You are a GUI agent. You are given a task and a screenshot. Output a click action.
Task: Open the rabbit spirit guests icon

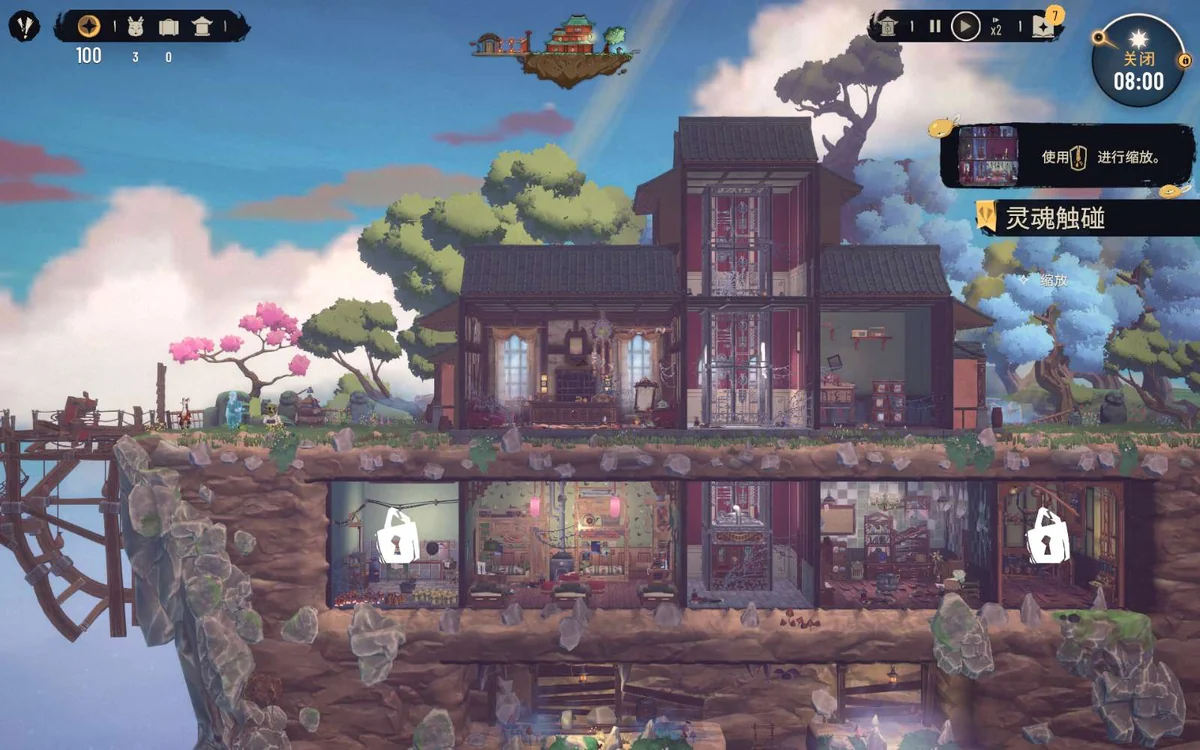coord(136,27)
